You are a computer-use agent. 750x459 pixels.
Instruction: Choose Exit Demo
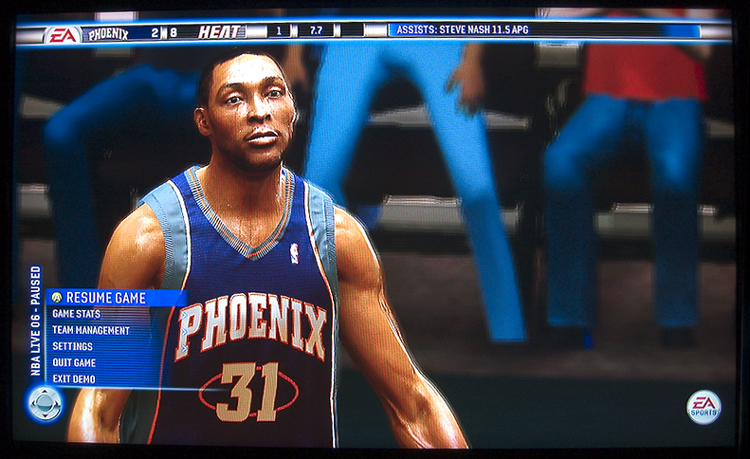[75, 378]
